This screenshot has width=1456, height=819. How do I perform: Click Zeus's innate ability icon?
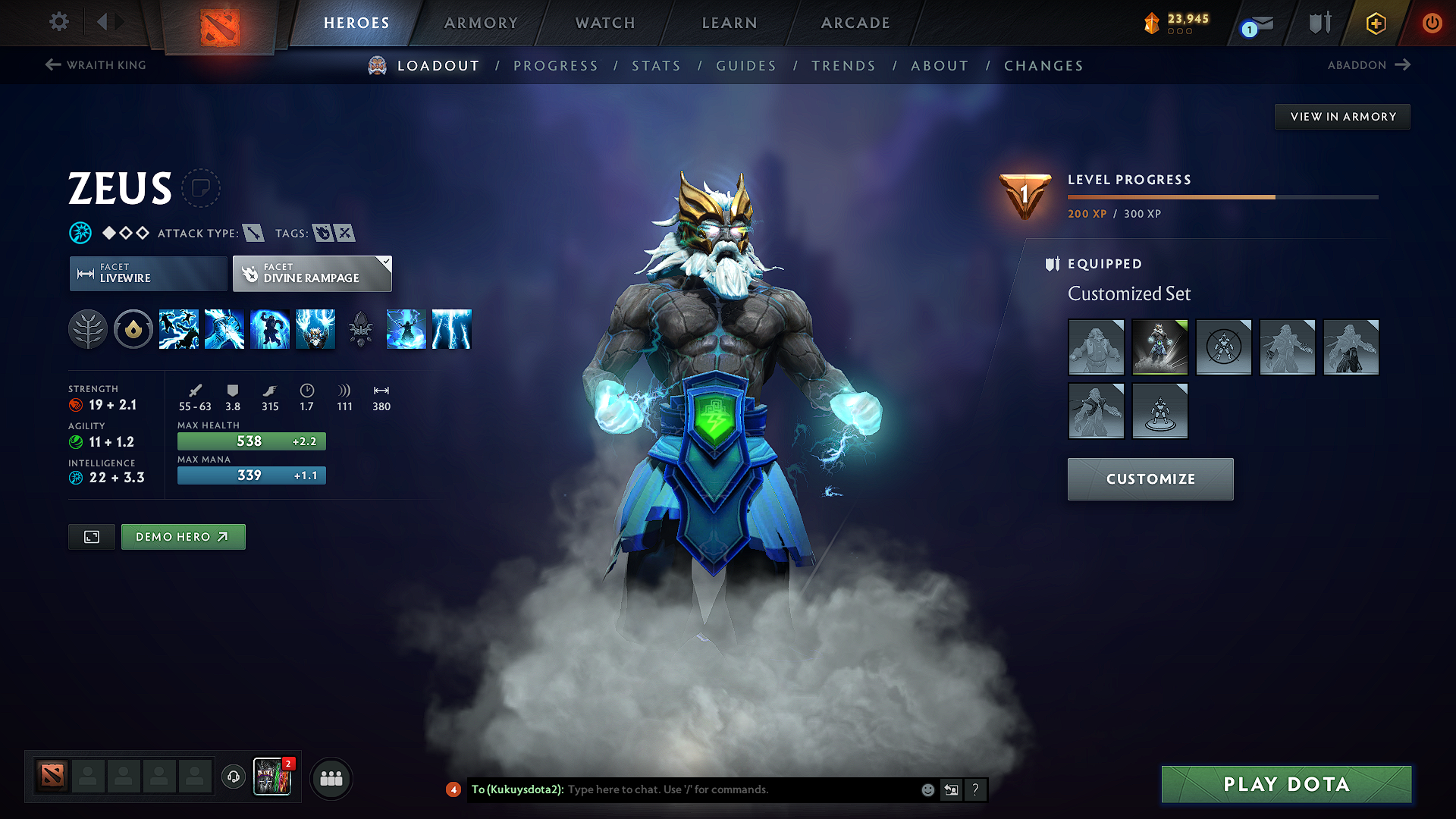[x=133, y=329]
